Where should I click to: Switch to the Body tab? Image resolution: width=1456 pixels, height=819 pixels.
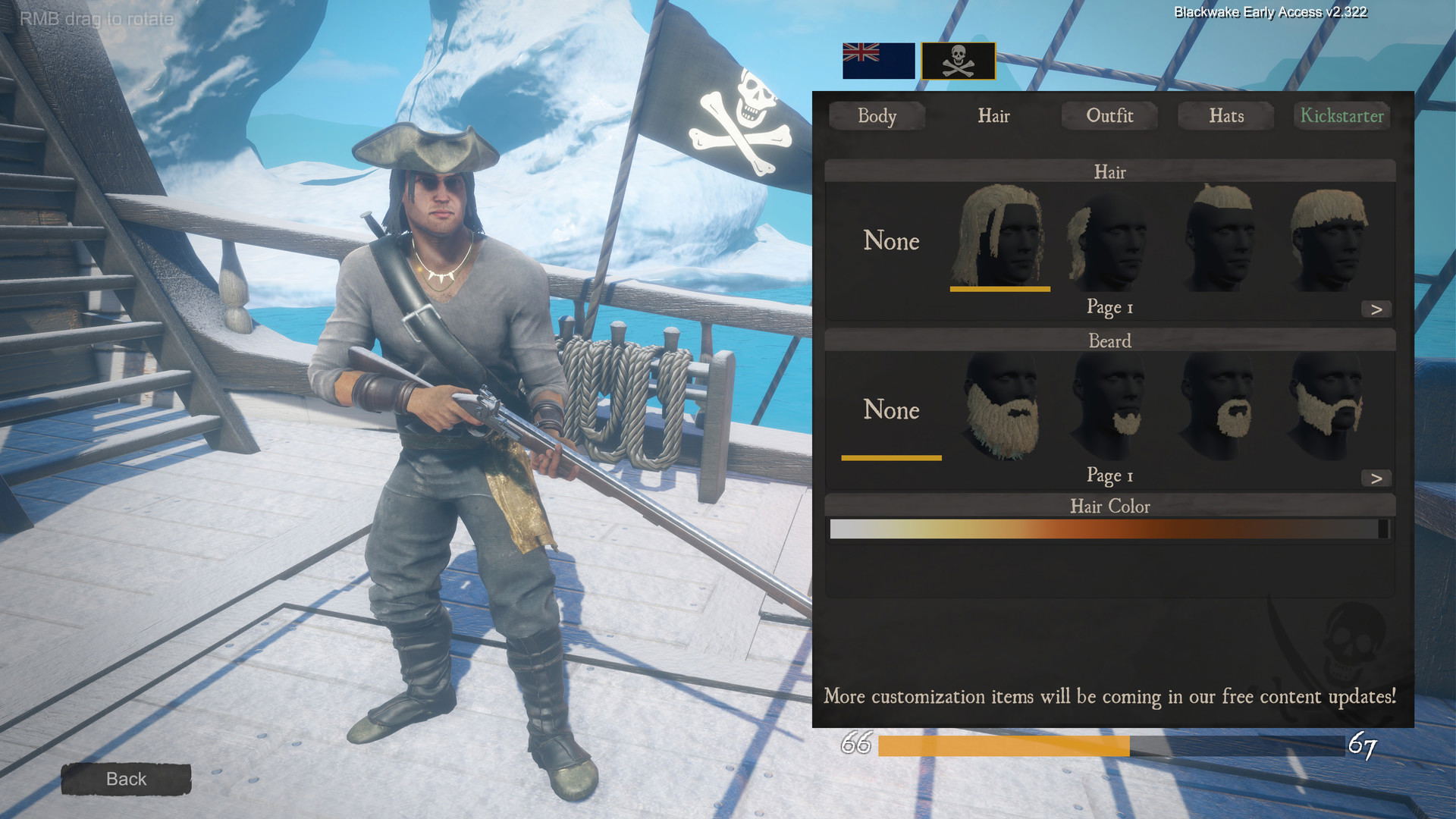point(877,116)
